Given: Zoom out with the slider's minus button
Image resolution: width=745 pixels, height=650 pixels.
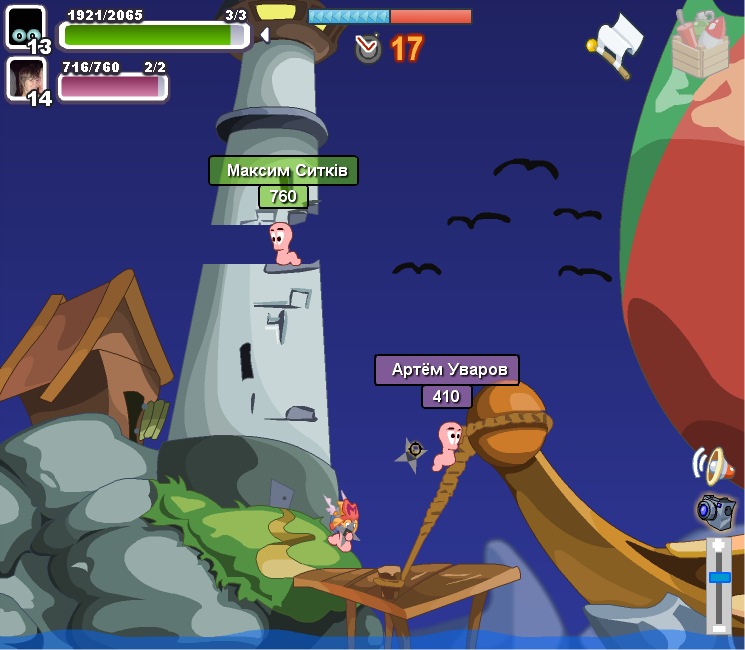Looking at the screenshot, I should (x=719, y=627).
